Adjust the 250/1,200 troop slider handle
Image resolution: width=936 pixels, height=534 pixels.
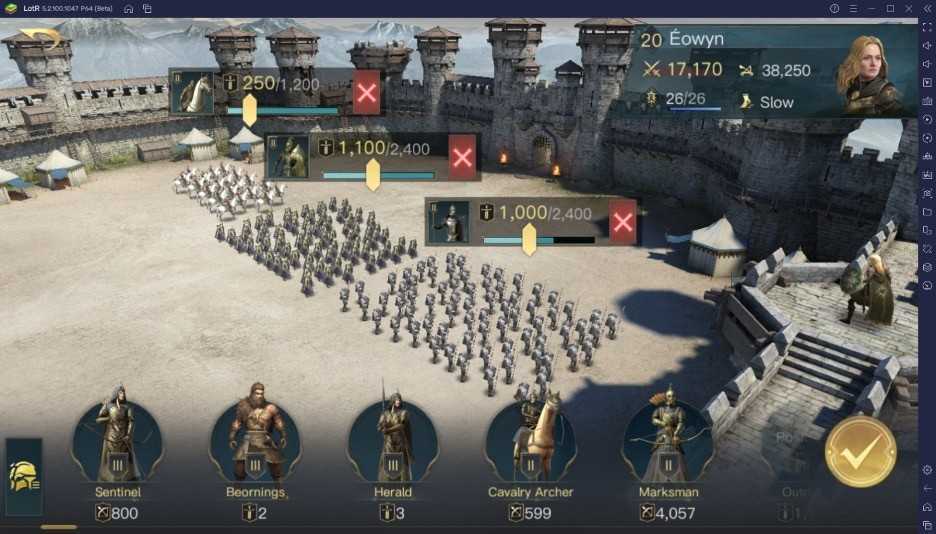coord(249,109)
